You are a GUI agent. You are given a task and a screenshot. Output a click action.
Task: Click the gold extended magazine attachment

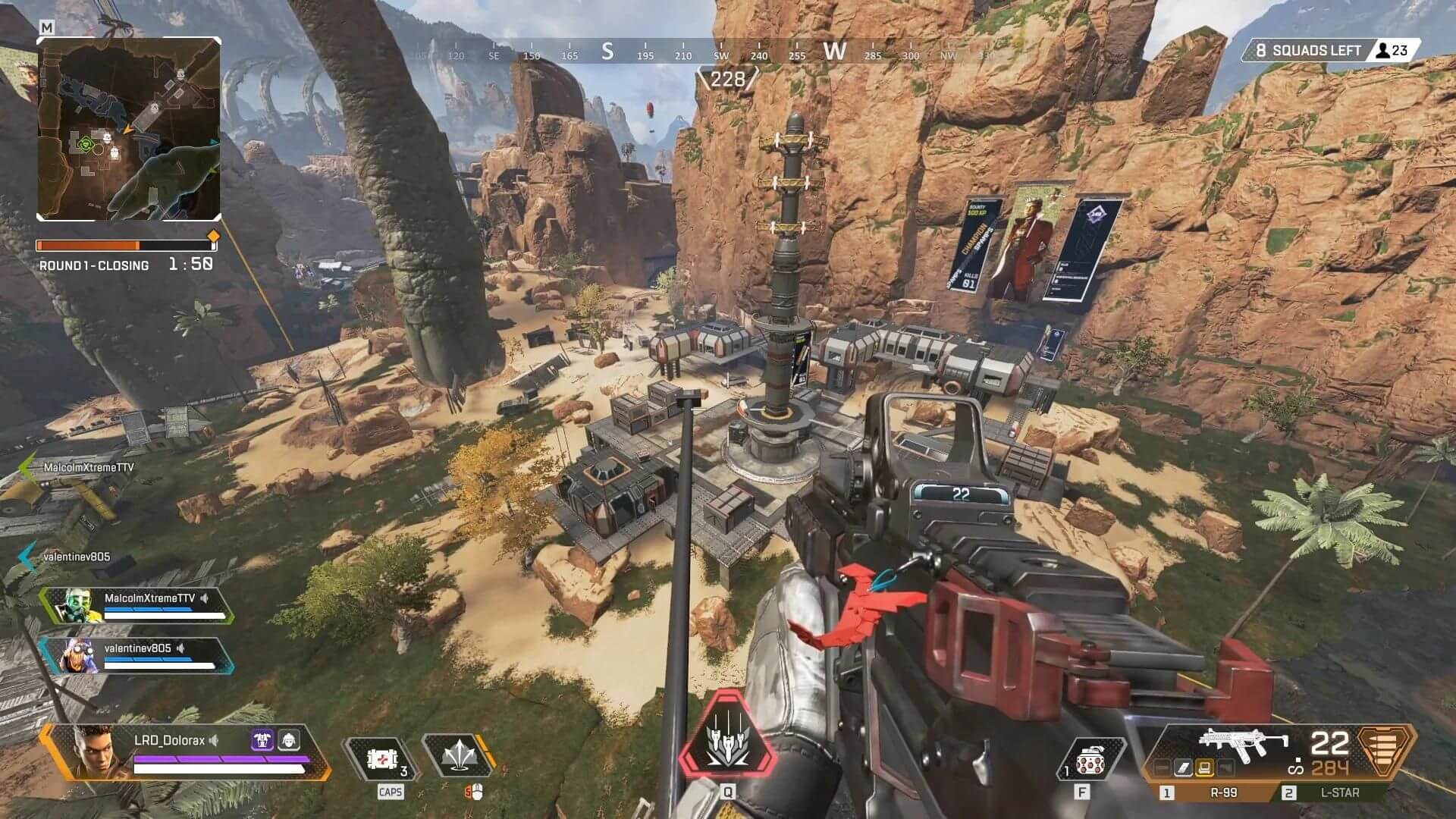tap(1203, 769)
